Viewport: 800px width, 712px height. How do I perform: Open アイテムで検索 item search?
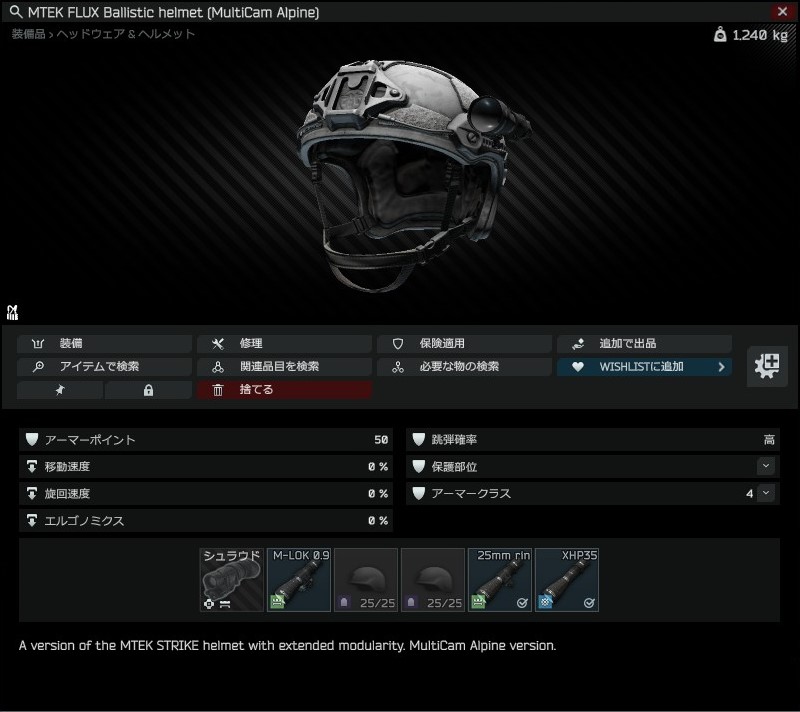[x=104, y=366]
